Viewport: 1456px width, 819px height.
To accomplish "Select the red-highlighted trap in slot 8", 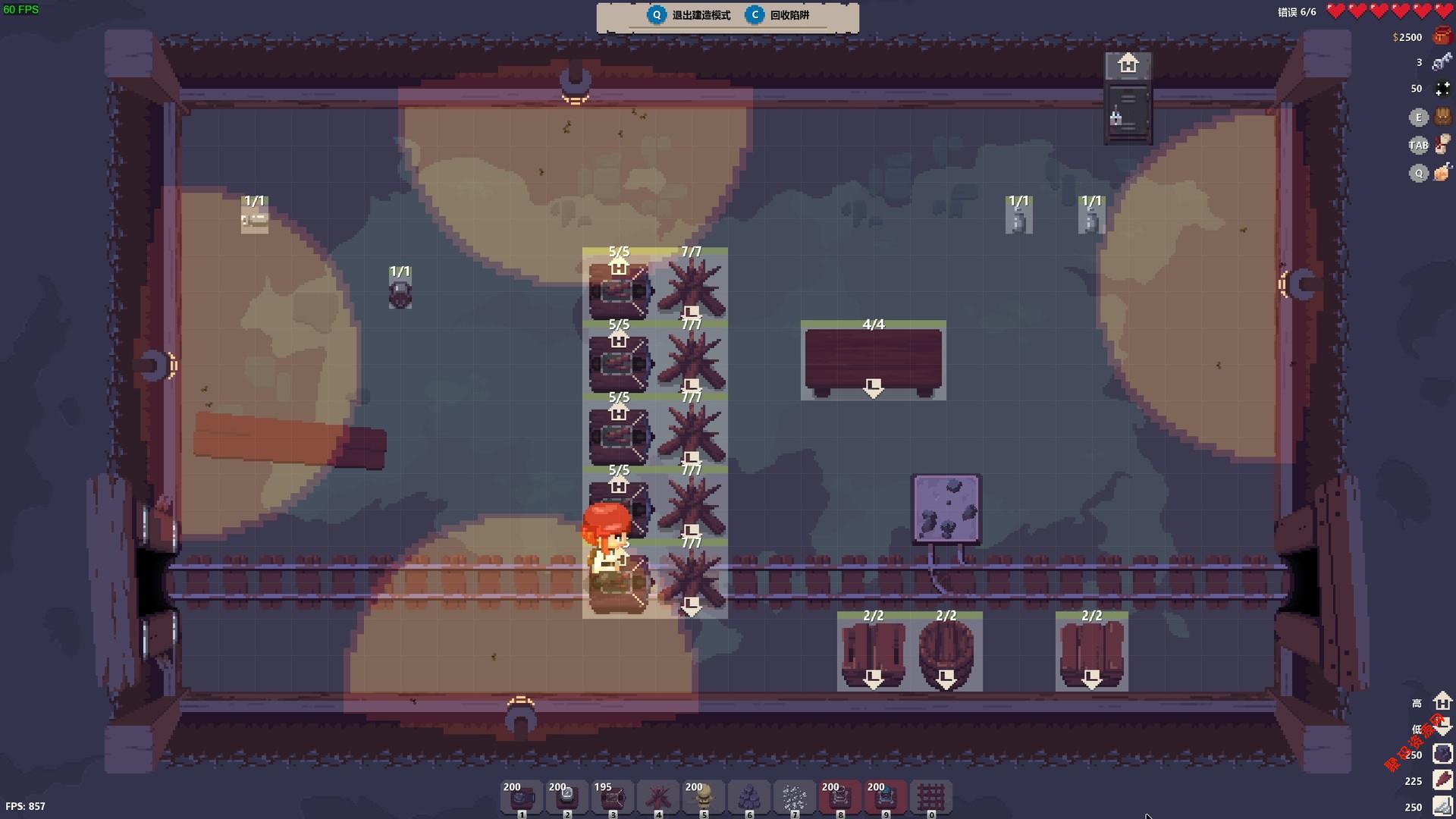I will coord(840,797).
